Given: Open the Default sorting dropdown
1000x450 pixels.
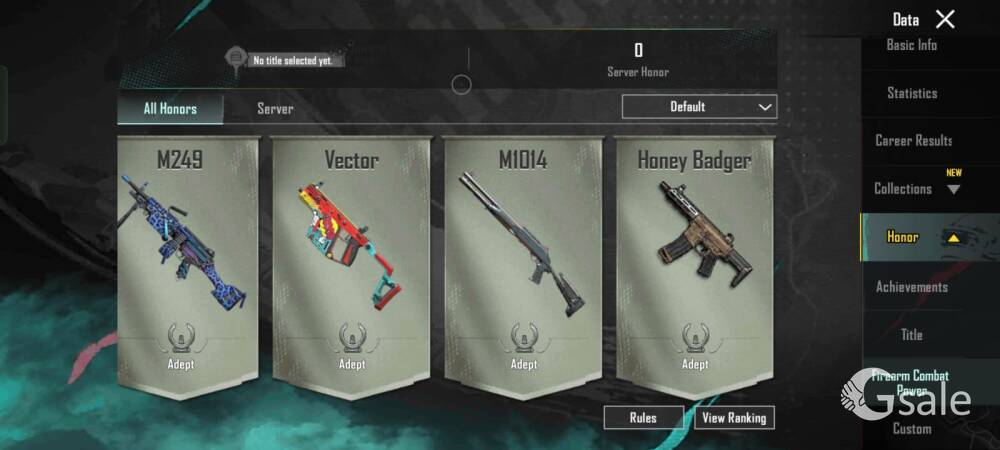Looking at the screenshot, I should pos(699,107).
